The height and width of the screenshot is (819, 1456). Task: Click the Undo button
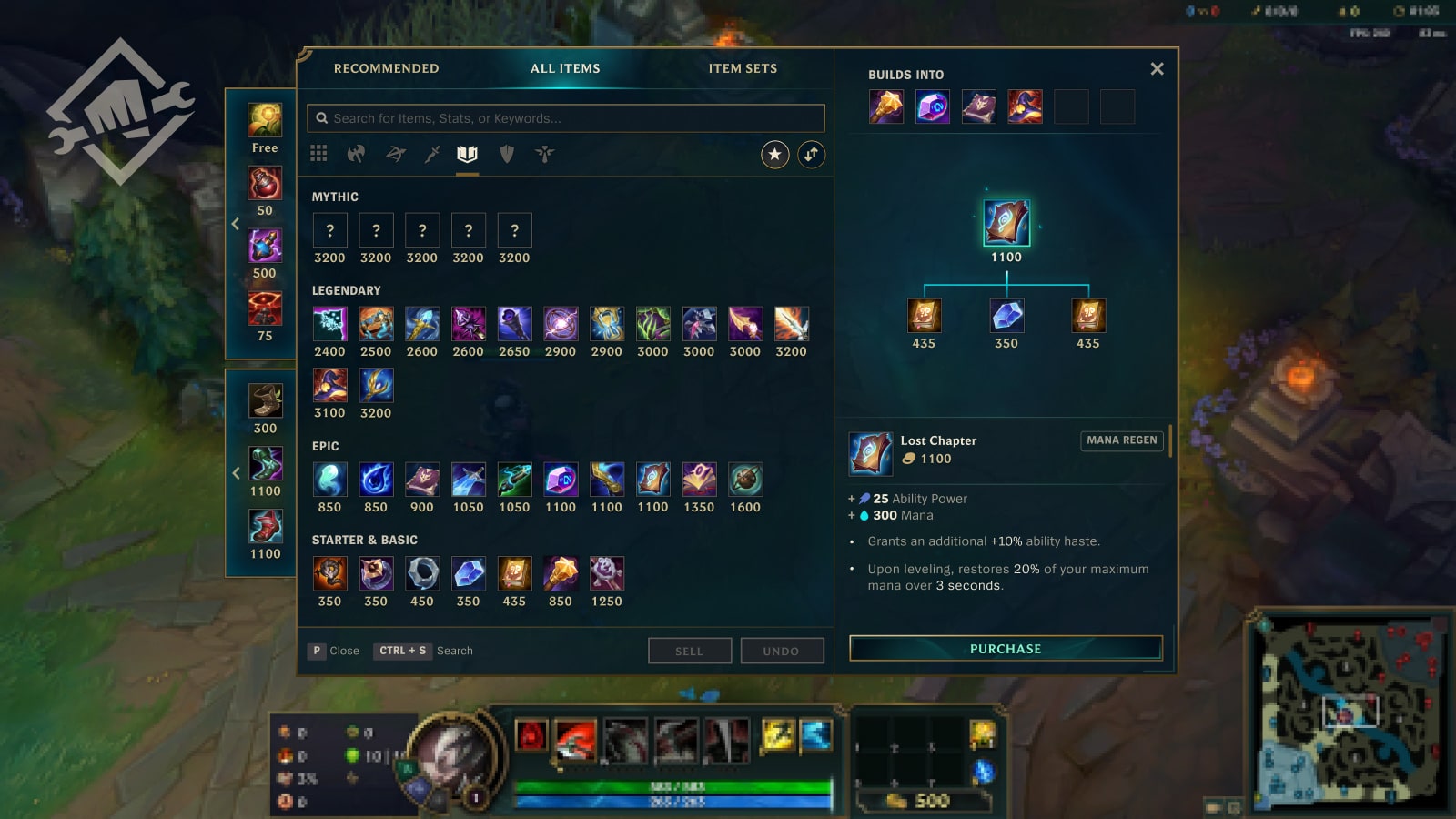pyautogui.click(x=782, y=651)
